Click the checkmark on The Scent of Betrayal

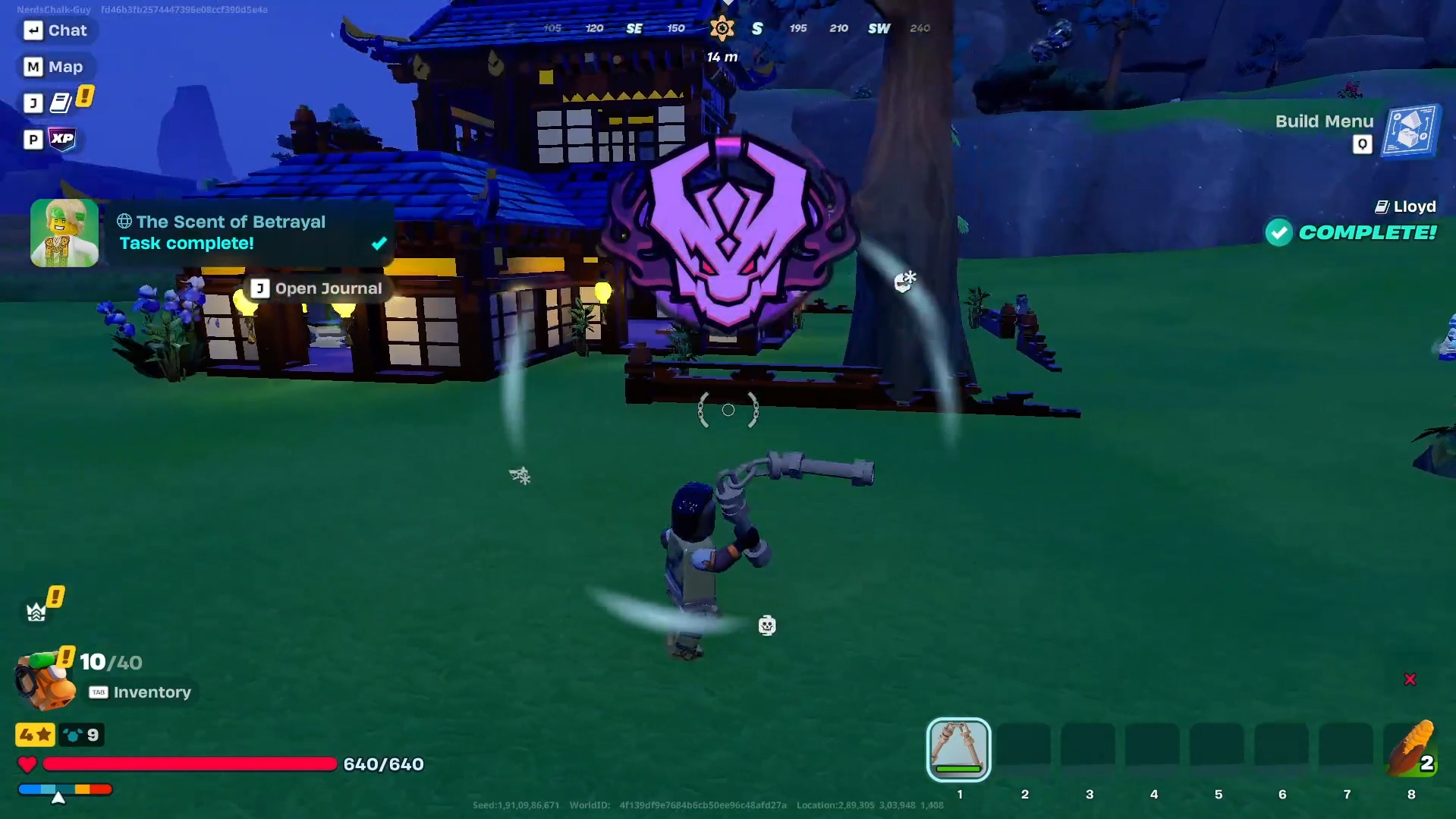pos(378,244)
